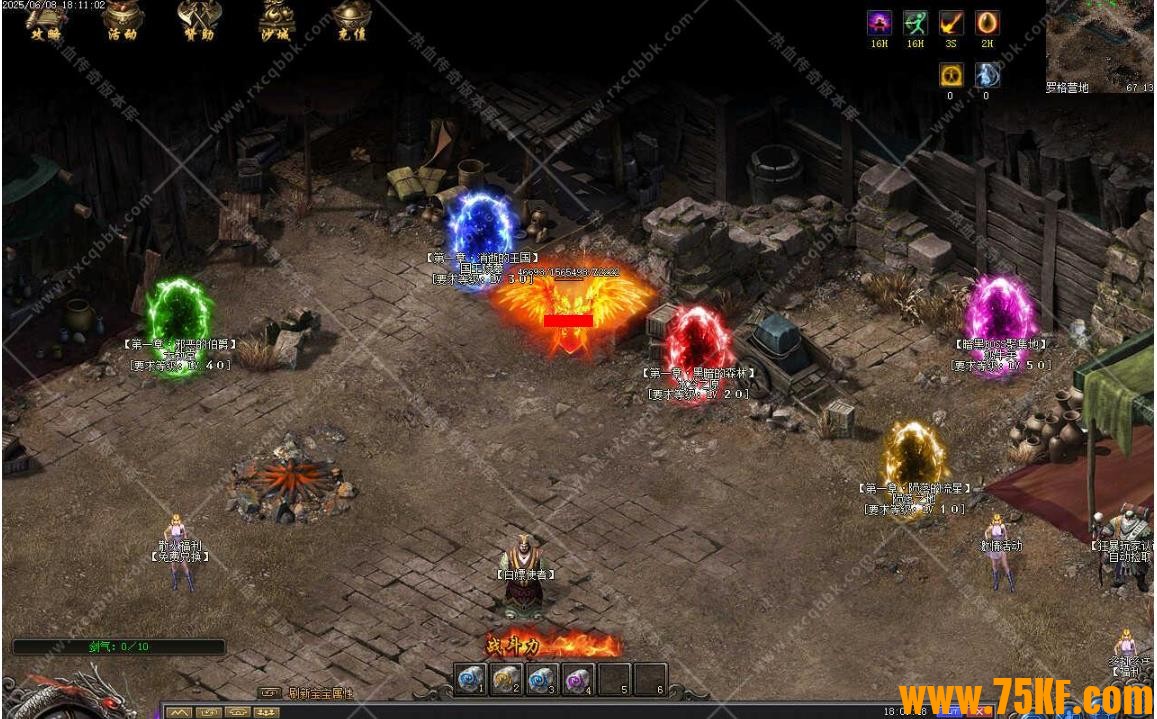The width and height of the screenshot is (1157, 719).
Task: Select the golden egg buff icon
Action: click(x=987, y=24)
